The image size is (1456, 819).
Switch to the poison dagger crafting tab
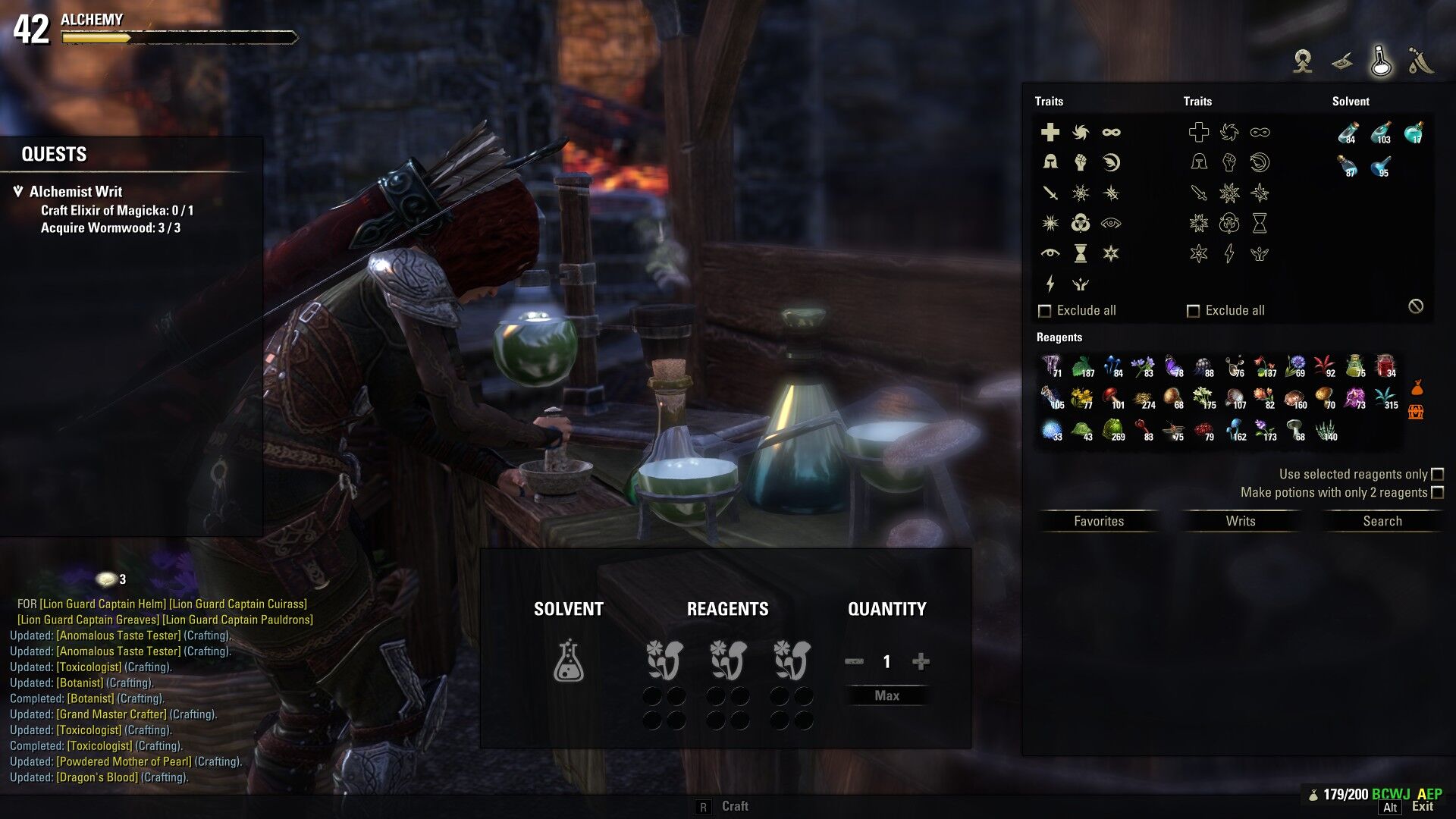[1420, 61]
